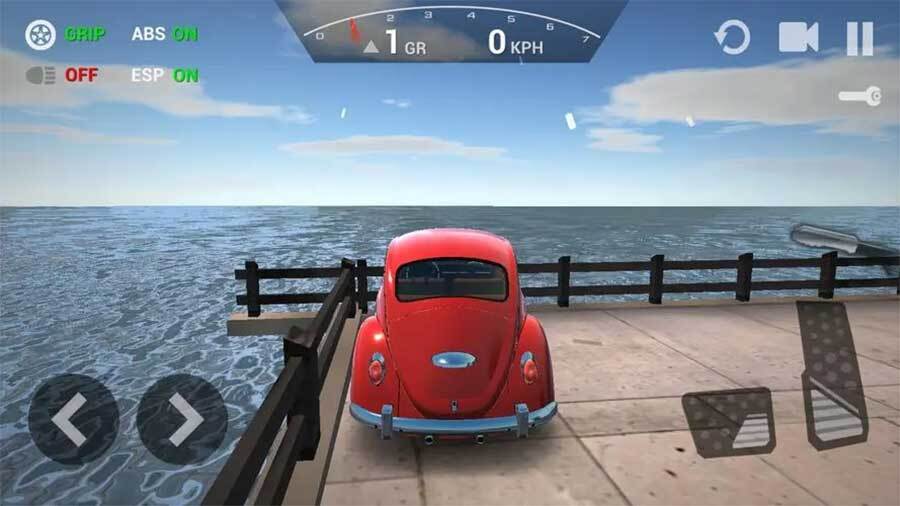Toggle the ESP stability control
The width and height of the screenshot is (900, 506).
coord(164,75)
